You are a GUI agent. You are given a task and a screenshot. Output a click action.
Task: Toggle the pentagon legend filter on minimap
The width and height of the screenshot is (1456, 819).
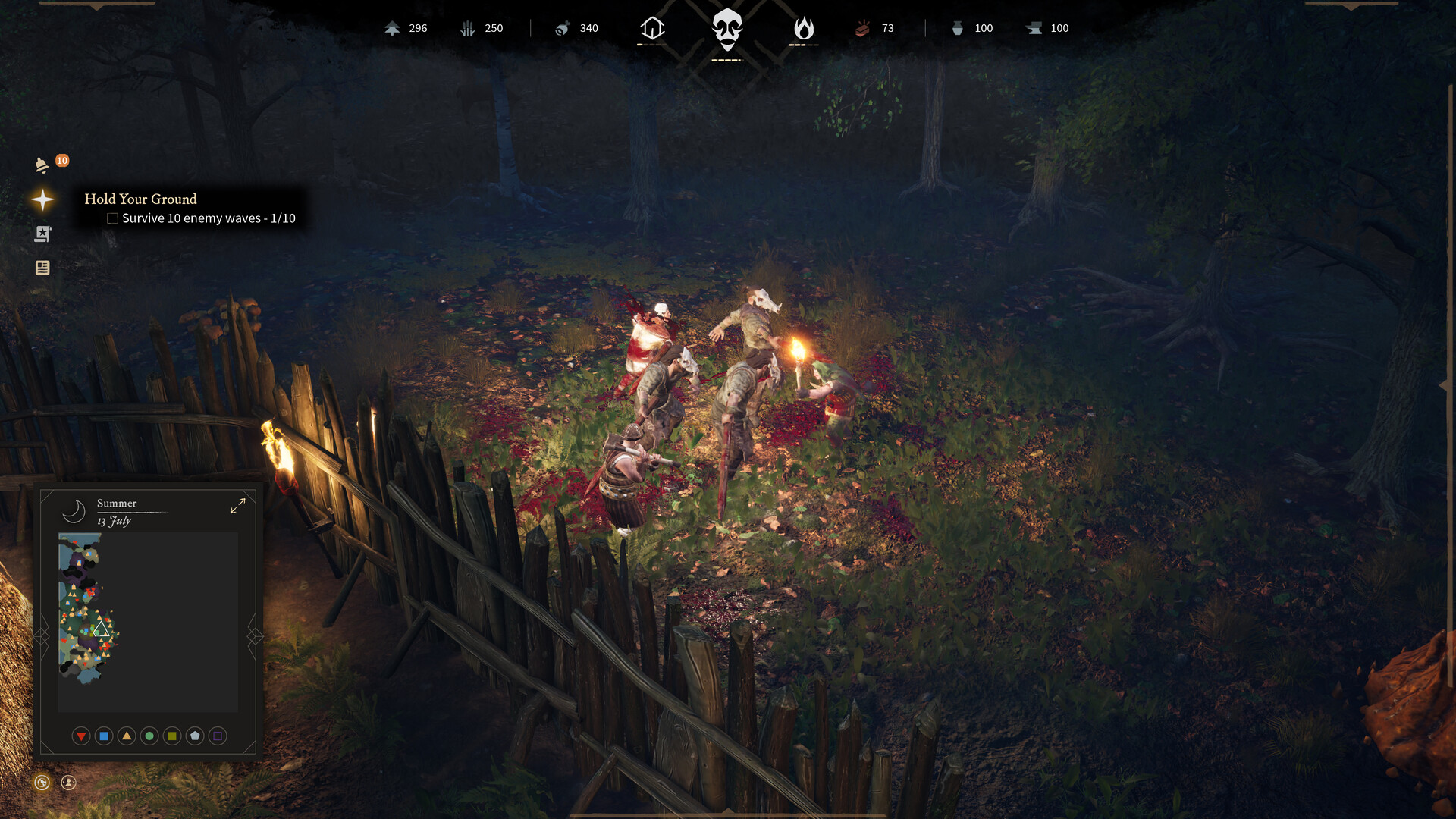coord(194,736)
